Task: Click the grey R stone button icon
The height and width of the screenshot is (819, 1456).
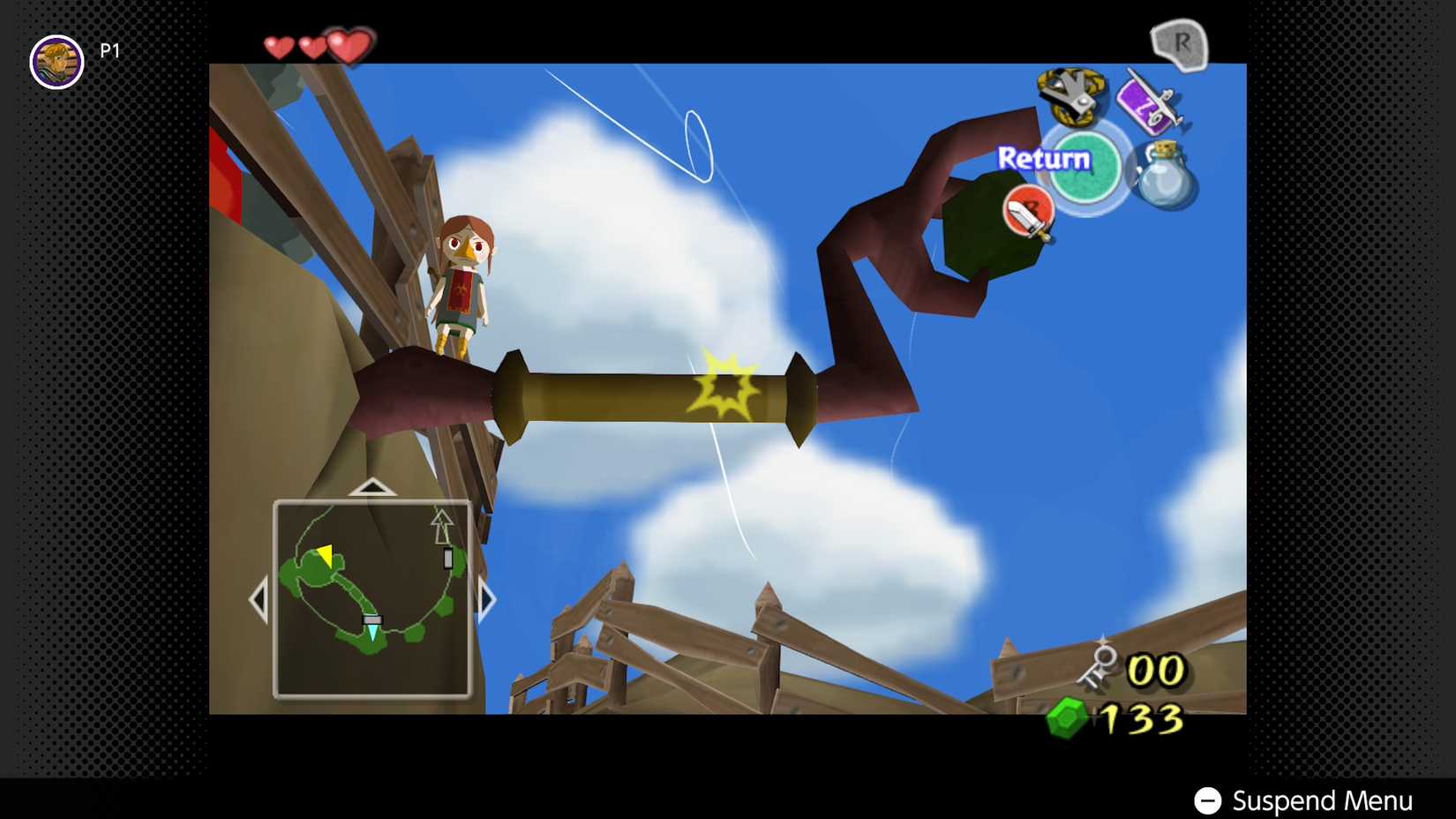Action: pyautogui.click(x=1180, y=44)
